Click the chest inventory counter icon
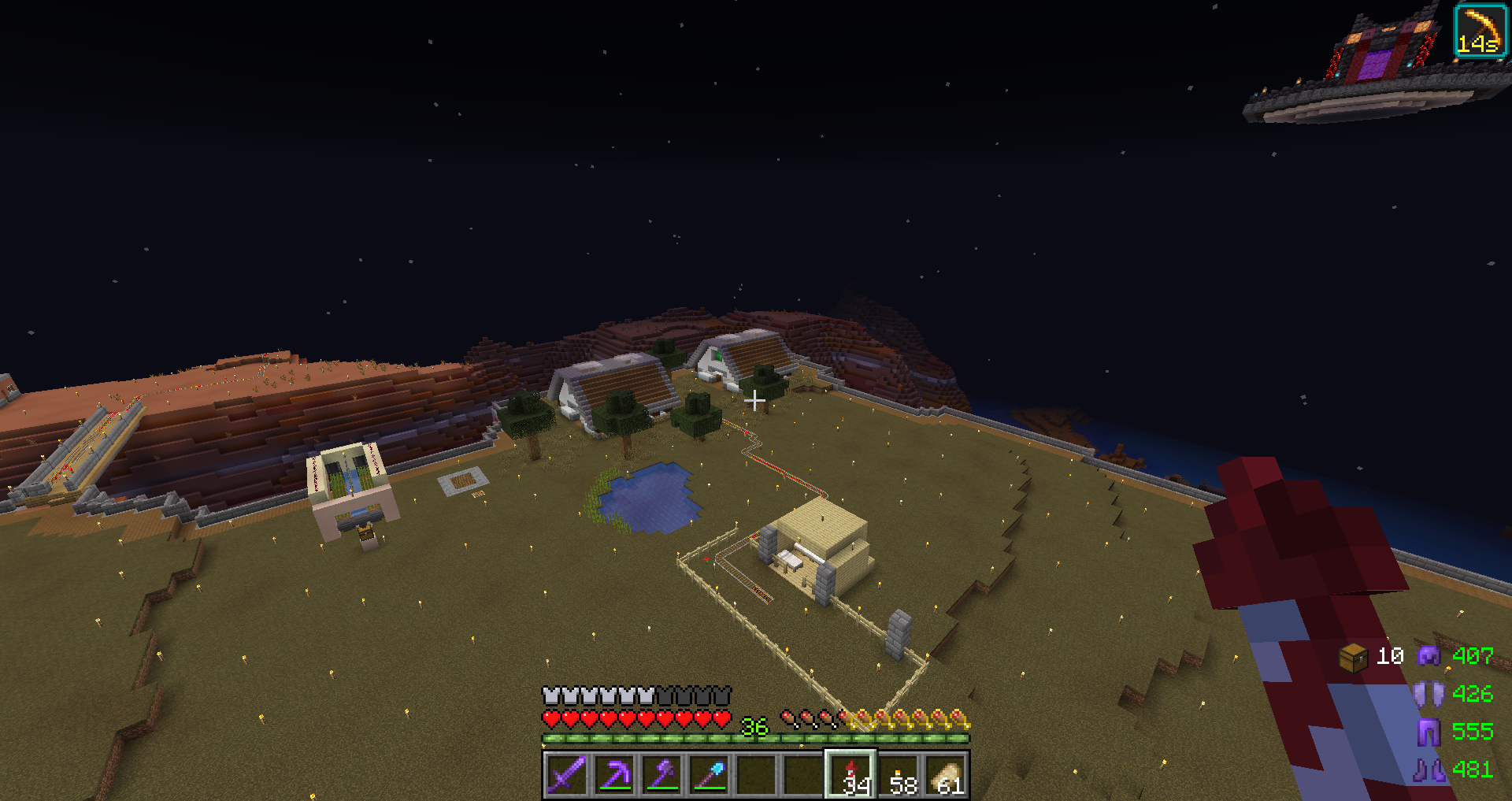1512x801 pixels. pos(1353,657)
